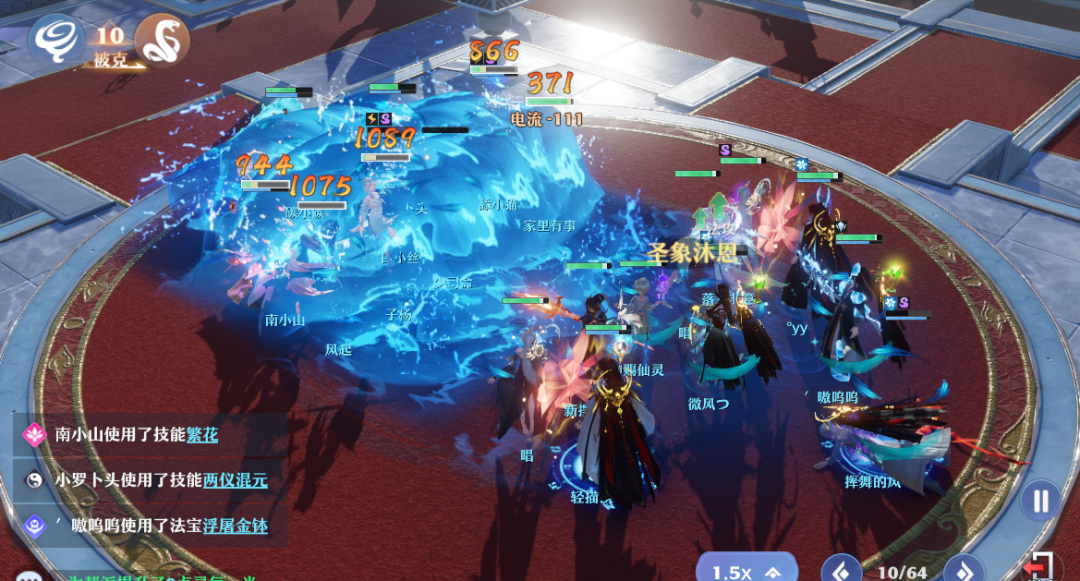Open the chat bubble button
This screenshot has width=1080, height=581.
[x=28, y=577]
